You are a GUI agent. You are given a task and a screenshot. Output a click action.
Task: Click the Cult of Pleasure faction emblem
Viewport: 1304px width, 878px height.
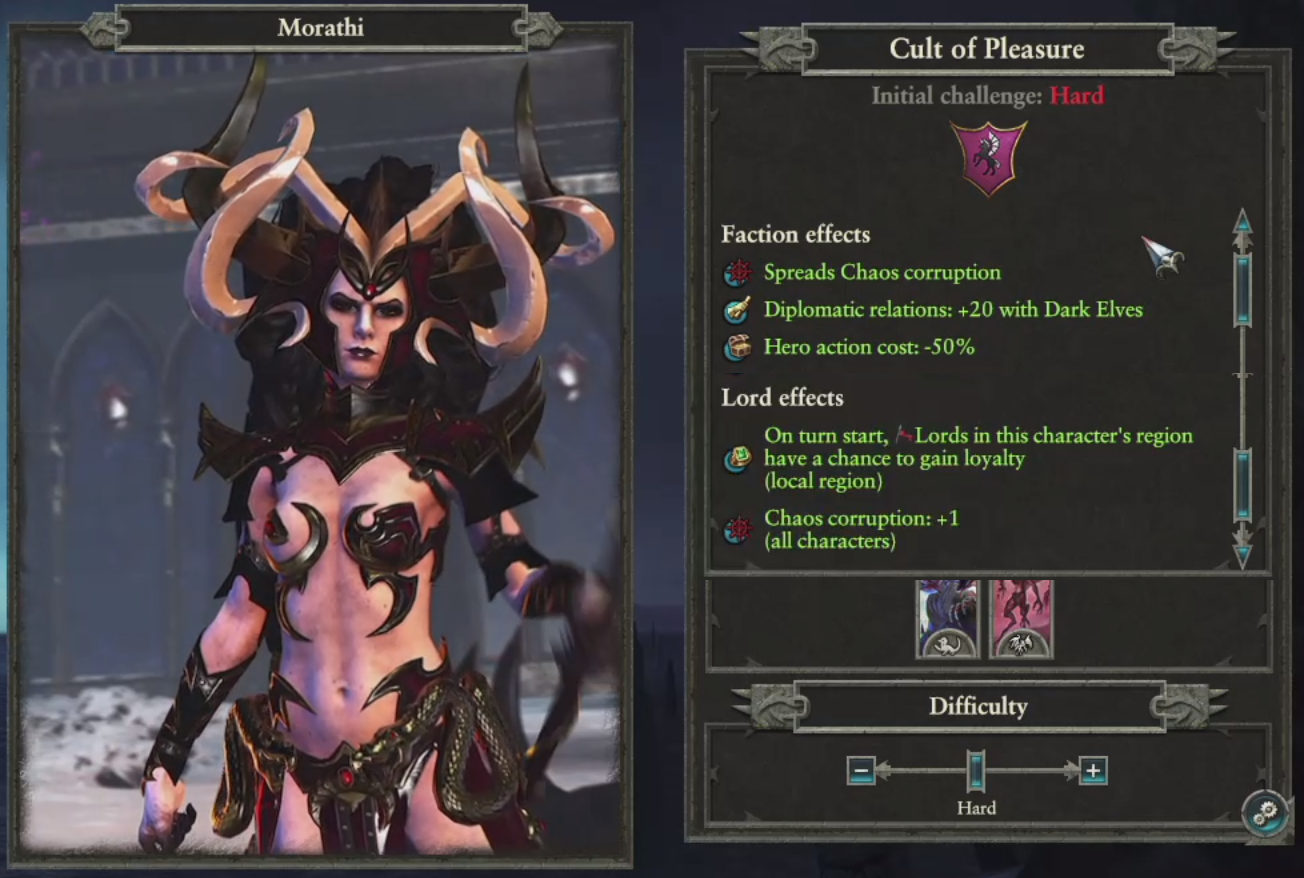click(x=987, y=158)
